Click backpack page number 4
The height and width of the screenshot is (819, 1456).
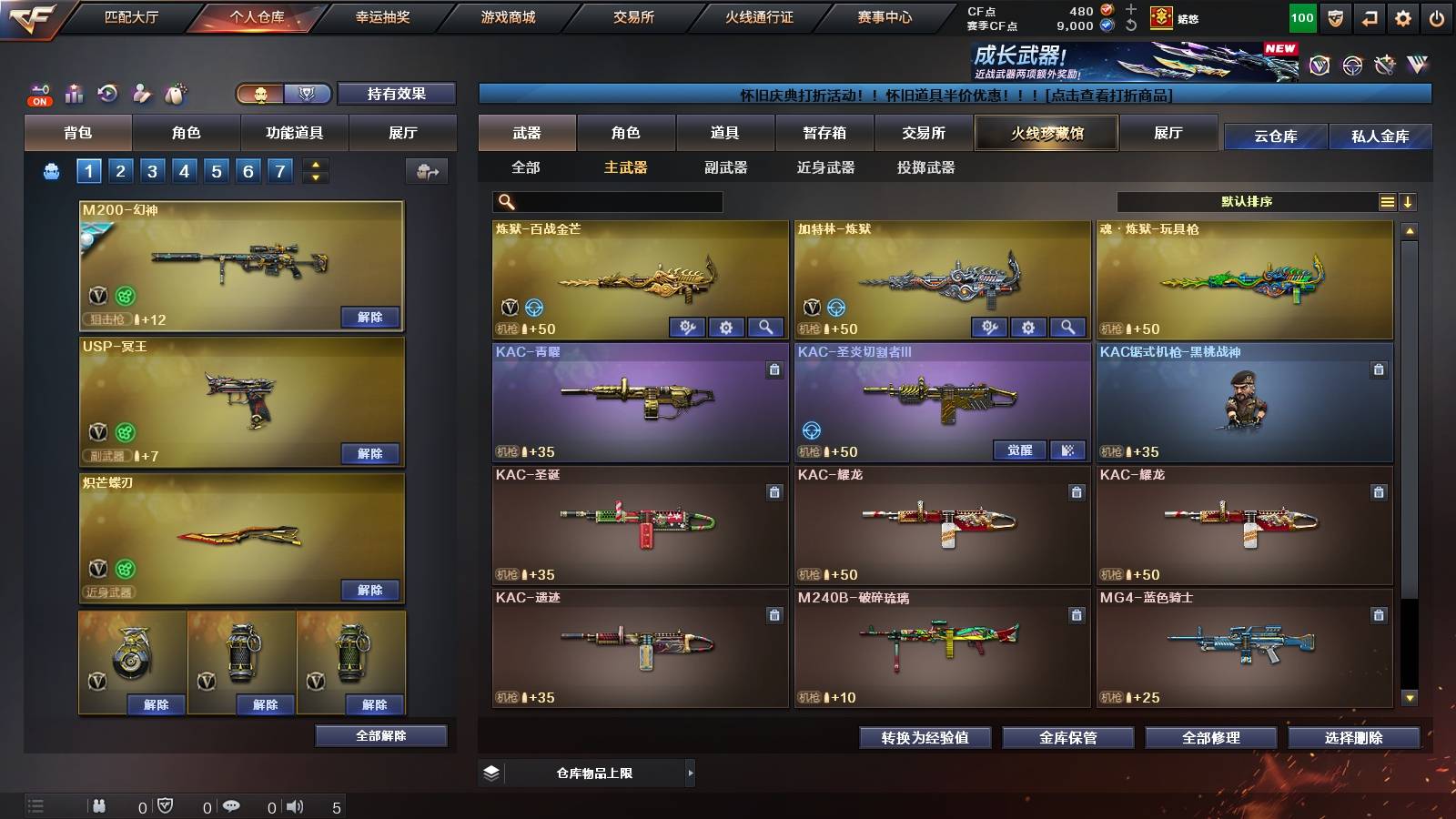click(186, 169)
